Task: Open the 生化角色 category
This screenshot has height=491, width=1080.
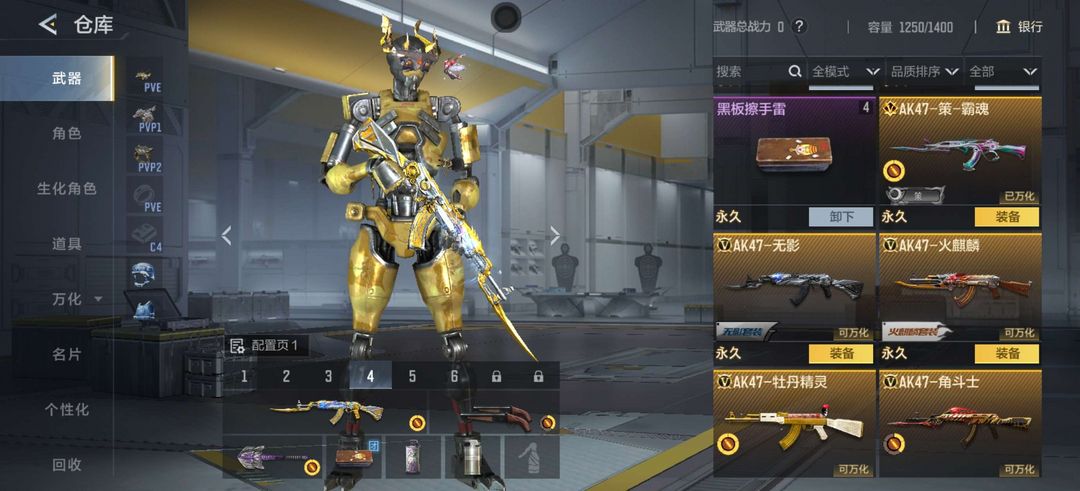Action: [x=66, y=188]
